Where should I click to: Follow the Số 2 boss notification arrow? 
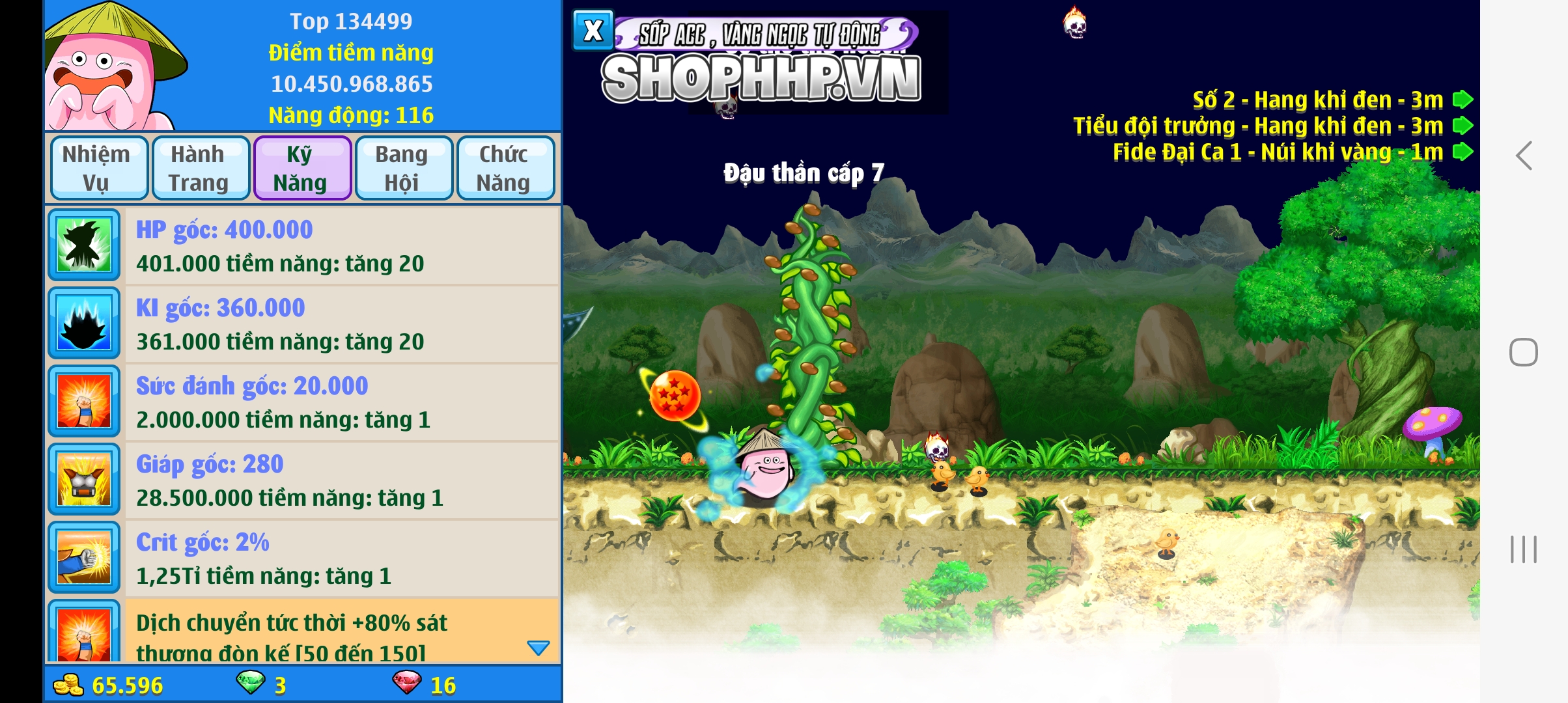[x=1463, y=100]
